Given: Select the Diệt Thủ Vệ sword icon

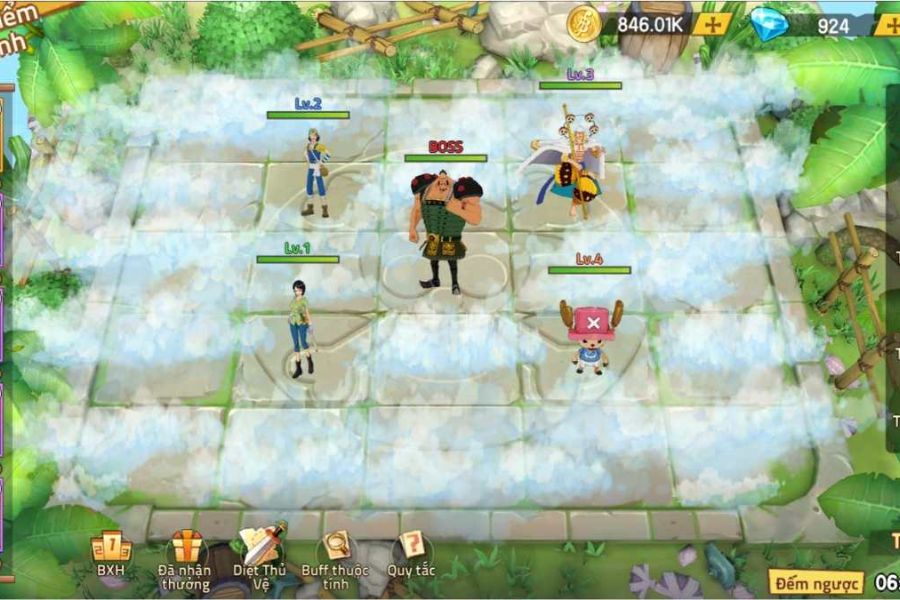Looking at the screenshot, I should (260, 550).
